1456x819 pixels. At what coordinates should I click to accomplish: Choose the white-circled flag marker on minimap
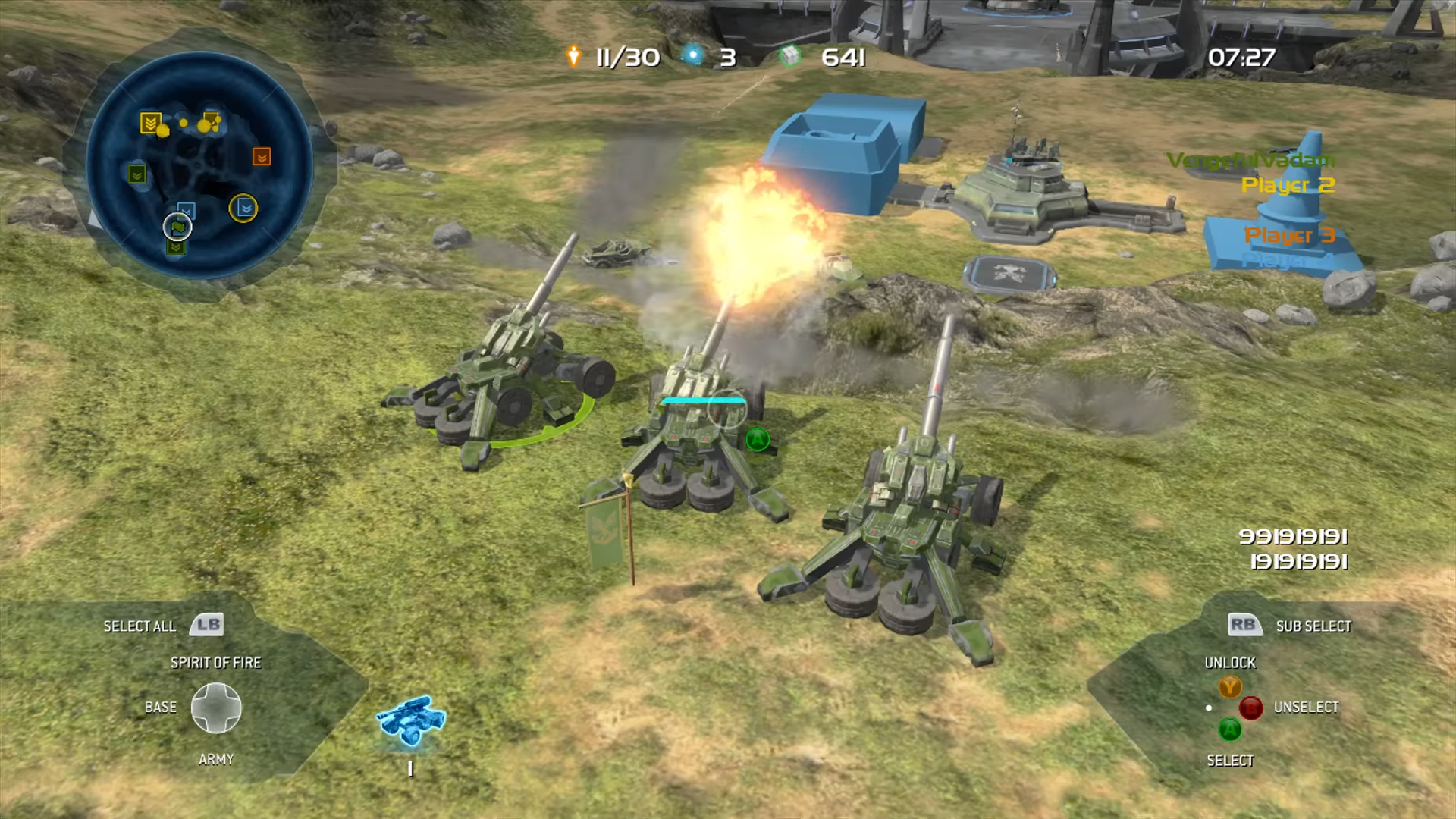(x=177, y=226)
